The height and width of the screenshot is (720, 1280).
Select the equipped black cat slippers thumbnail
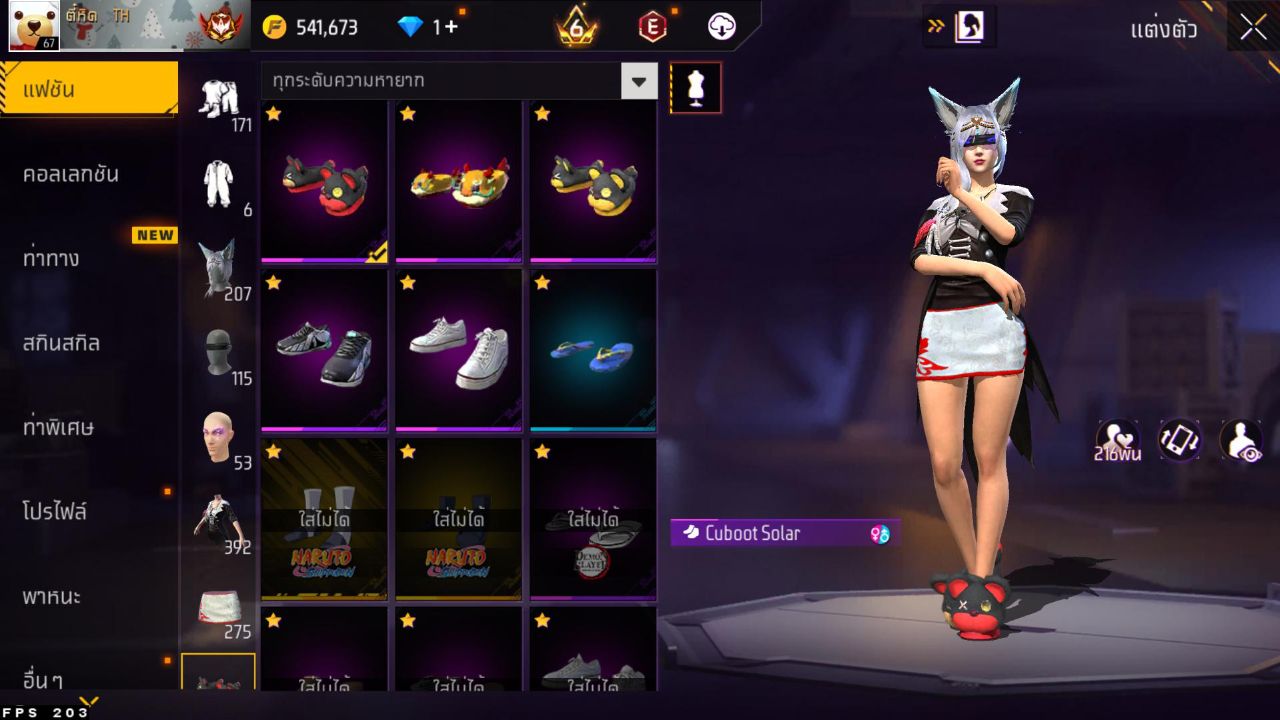click(x=322, y=181)
